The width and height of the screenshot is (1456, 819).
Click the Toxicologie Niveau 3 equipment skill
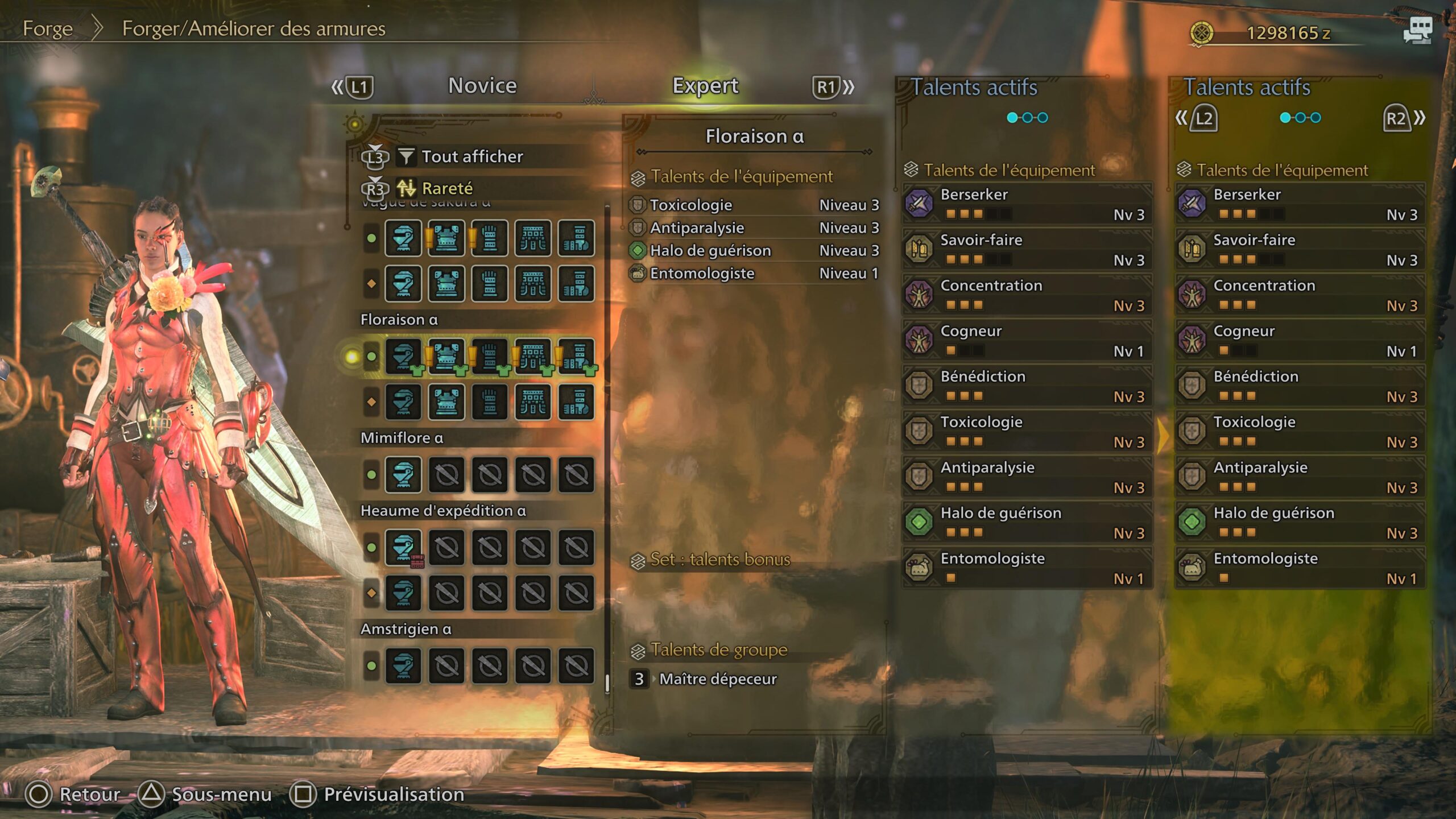tap(754, 205)
